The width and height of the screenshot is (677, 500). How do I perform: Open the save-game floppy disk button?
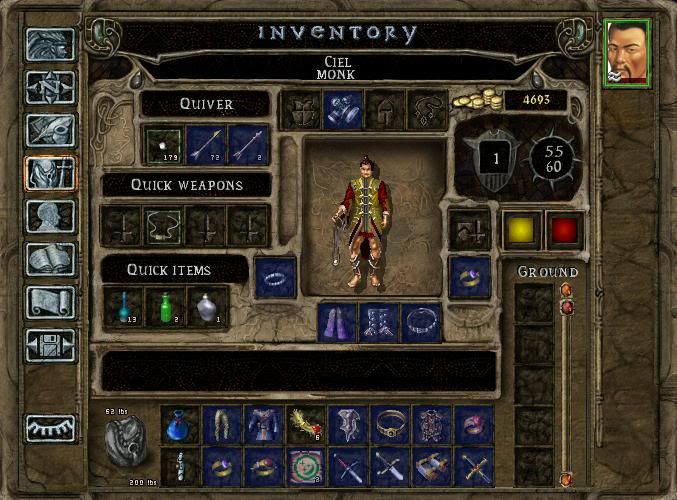tap(49, 345)
